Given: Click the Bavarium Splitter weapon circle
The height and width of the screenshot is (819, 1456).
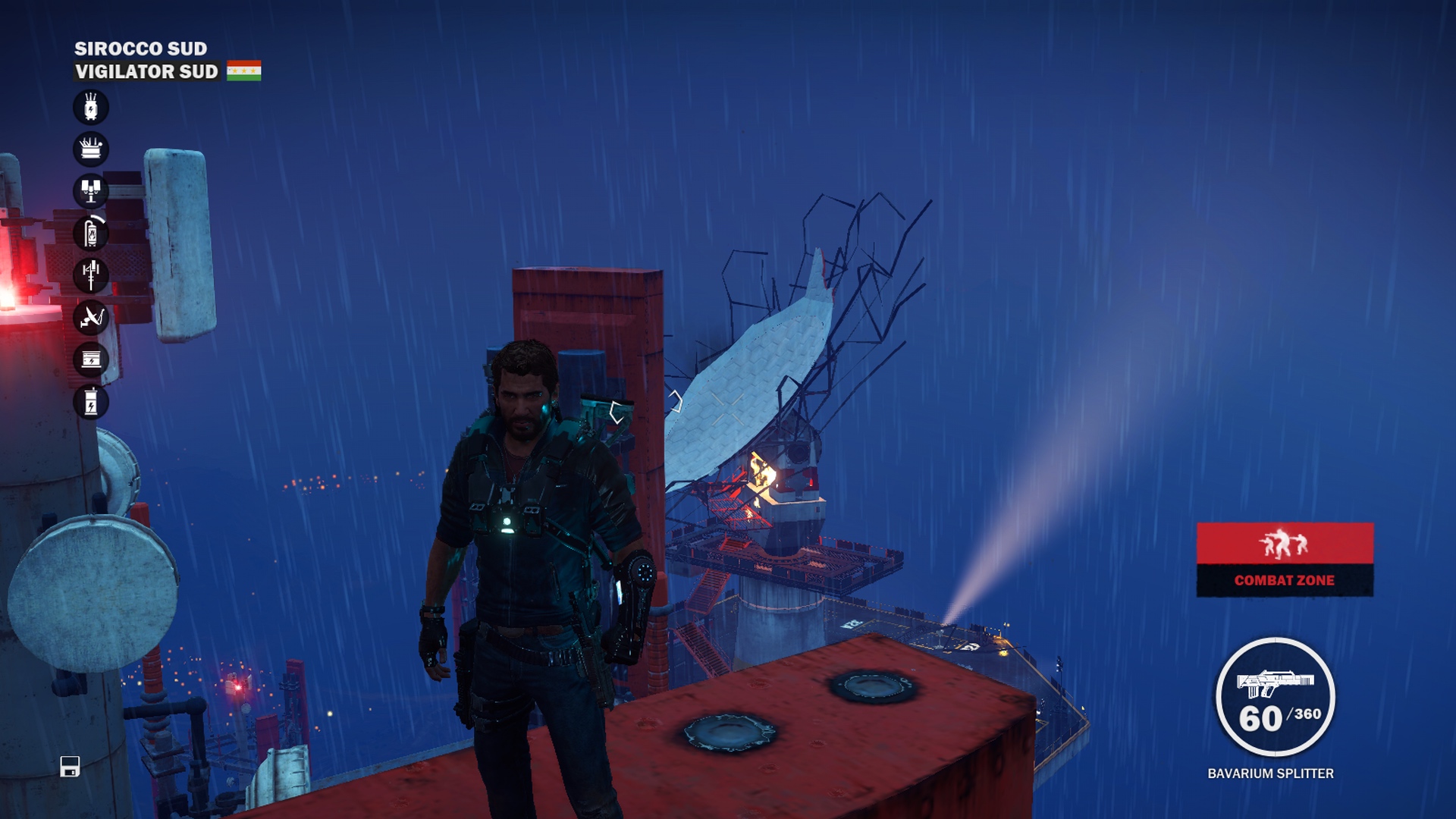Looking at the screenshot, I should pos(1275,697).
